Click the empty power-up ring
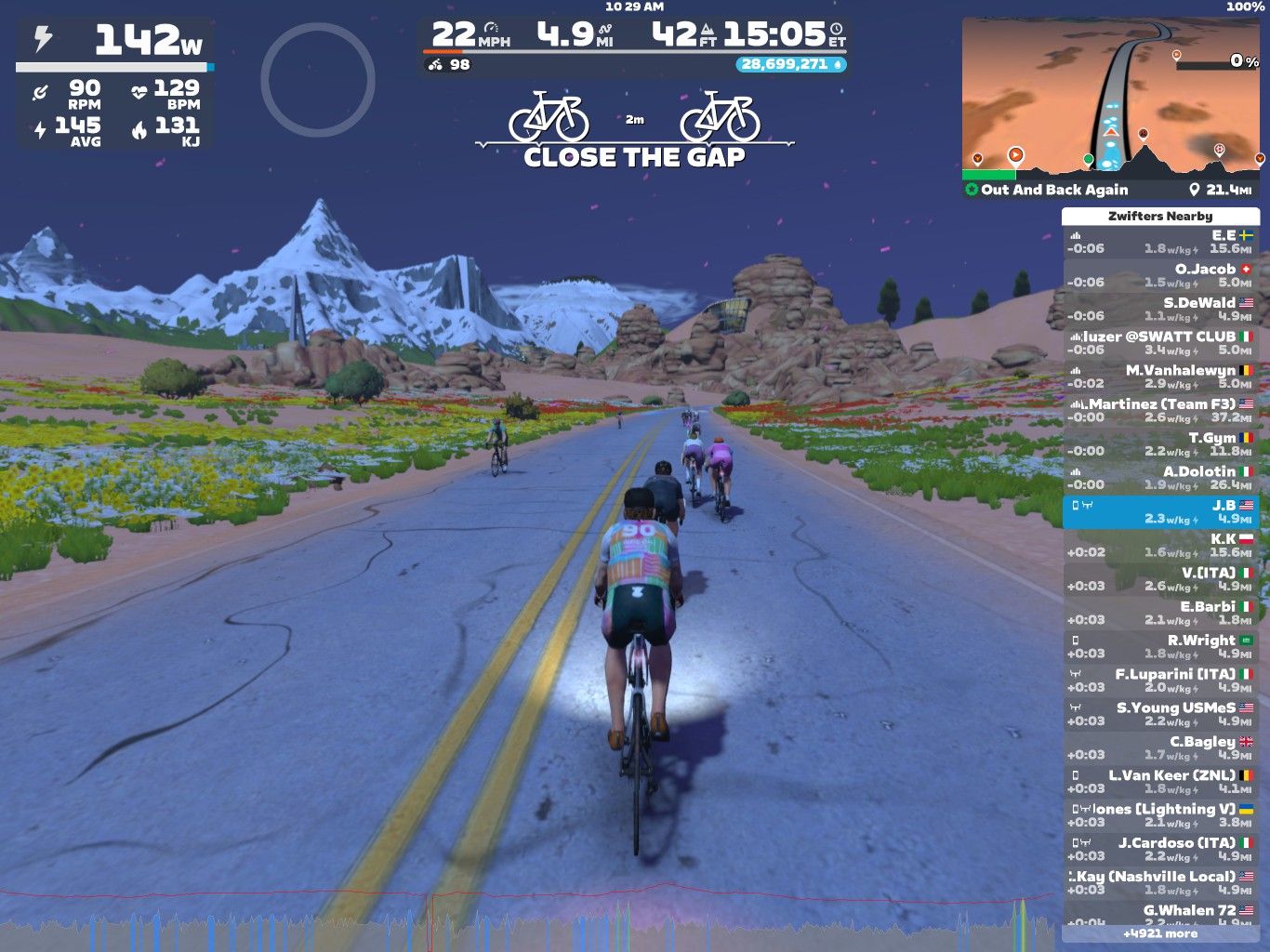Image resolution: width=1270 pixels, height=952 pixels. (x=317, y=80)
